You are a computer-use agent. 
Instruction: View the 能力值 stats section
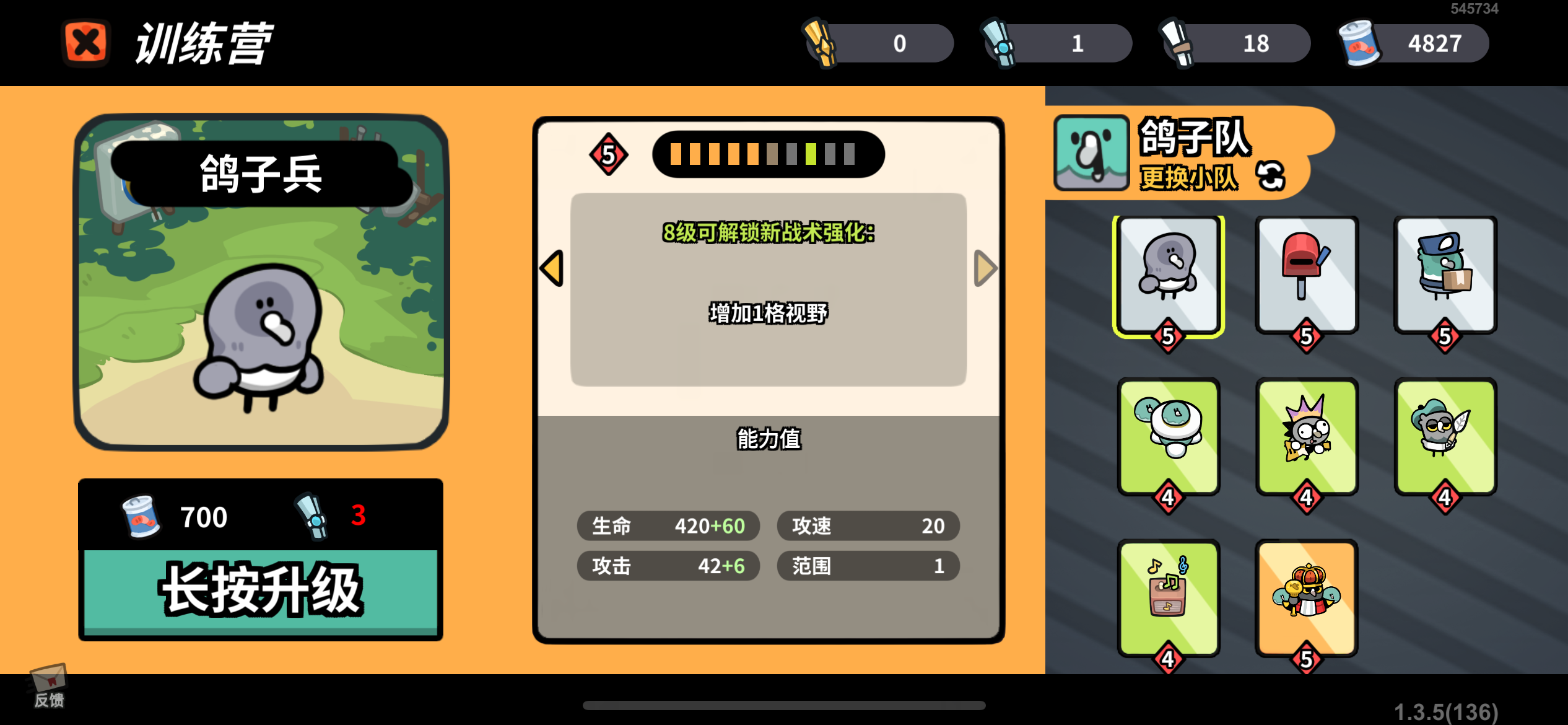[x=768, y=438]
